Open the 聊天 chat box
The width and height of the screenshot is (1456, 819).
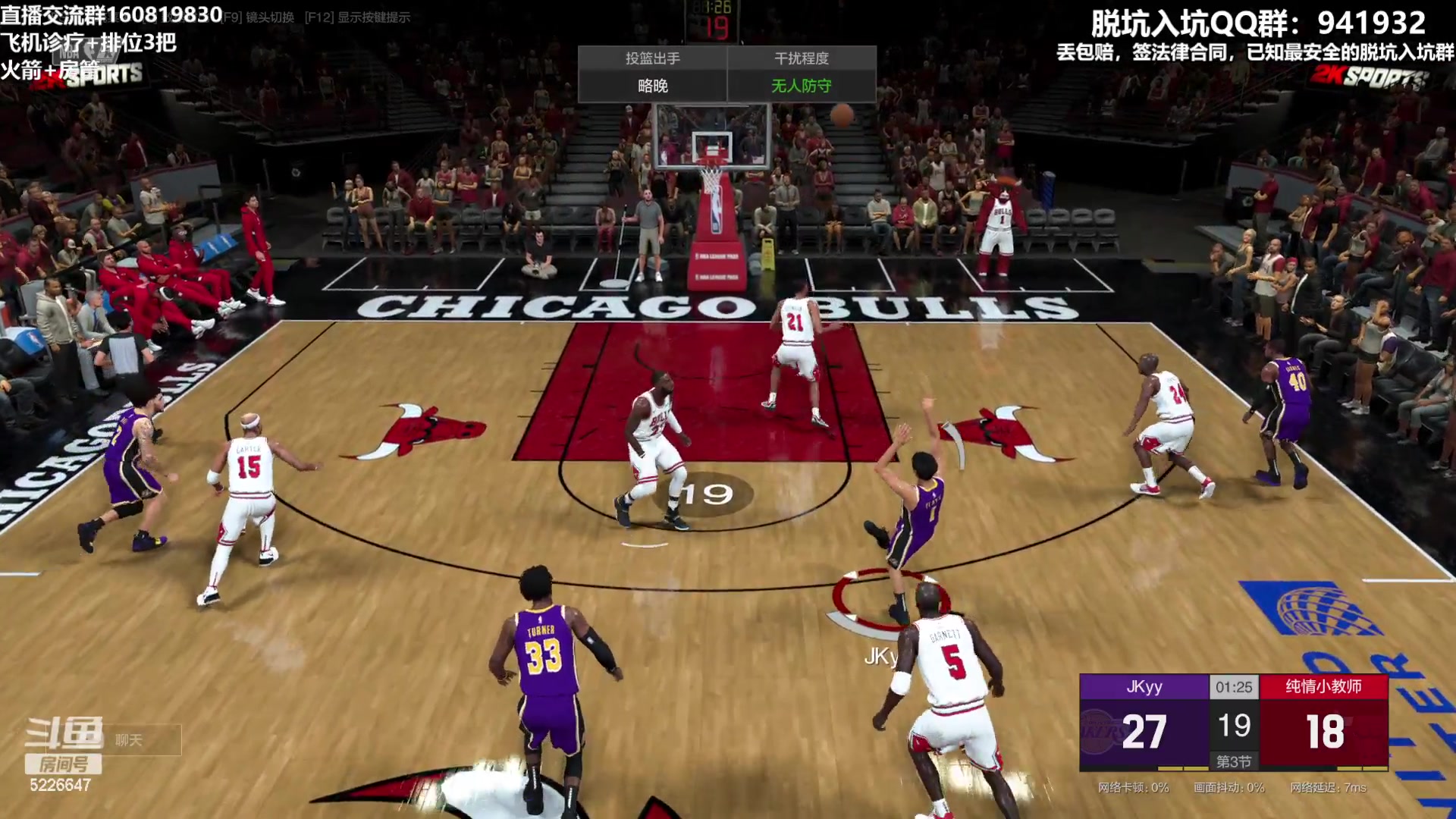(x=136, y=739)
